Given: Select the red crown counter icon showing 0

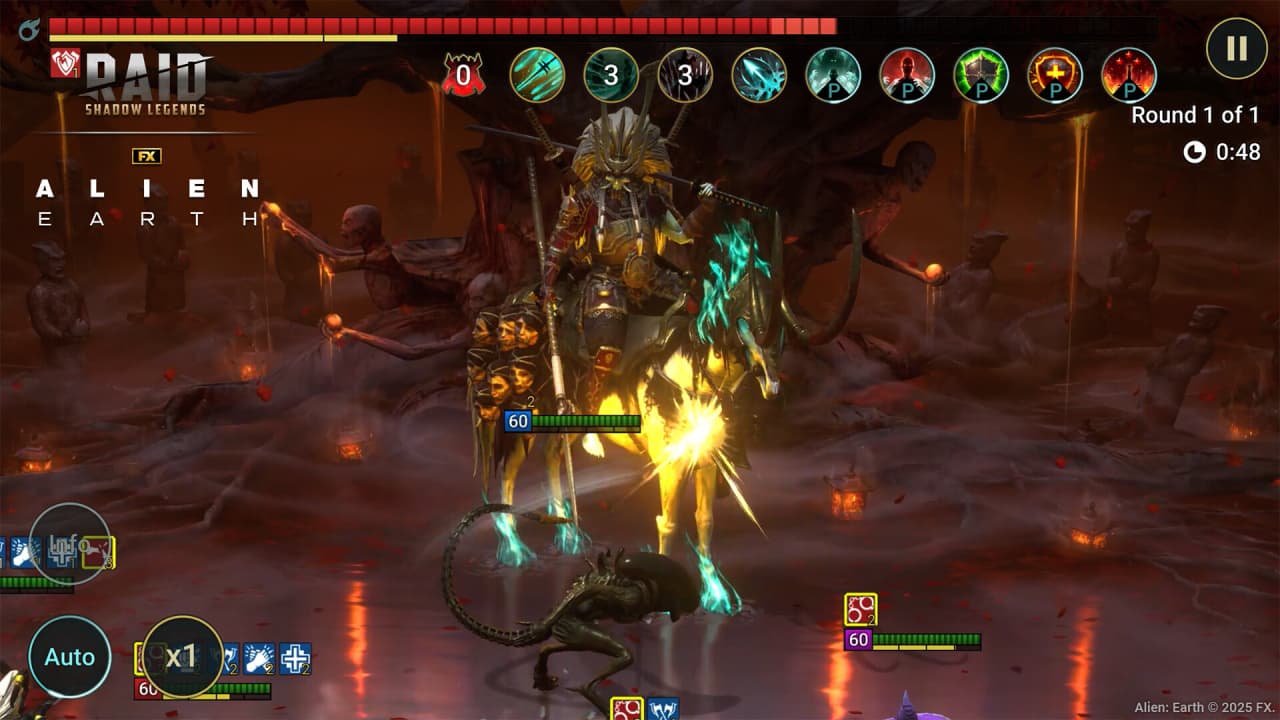Looking at the screenshot, I should tap(463, 75).
